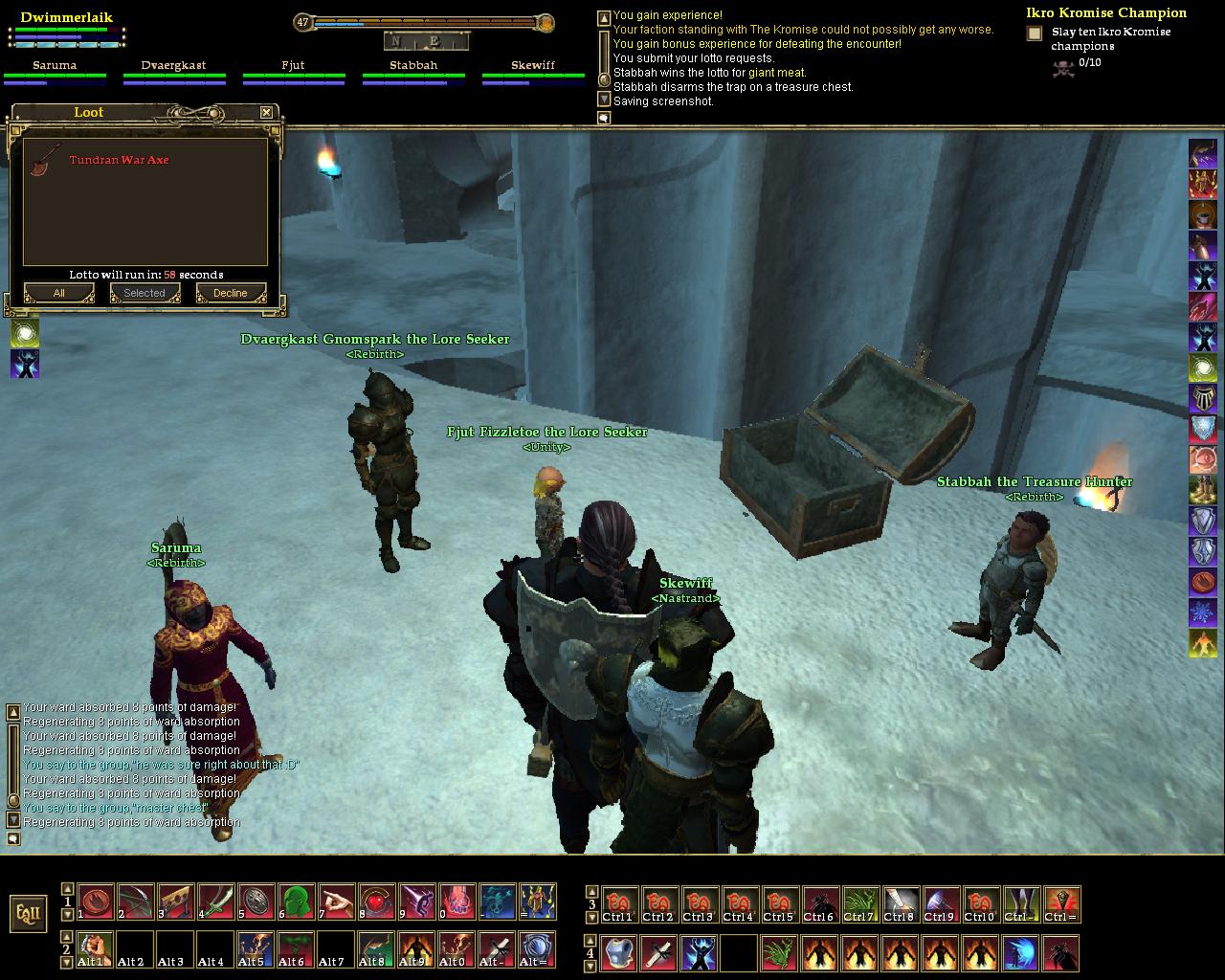Open the EQII main menu button

(27, 913)
